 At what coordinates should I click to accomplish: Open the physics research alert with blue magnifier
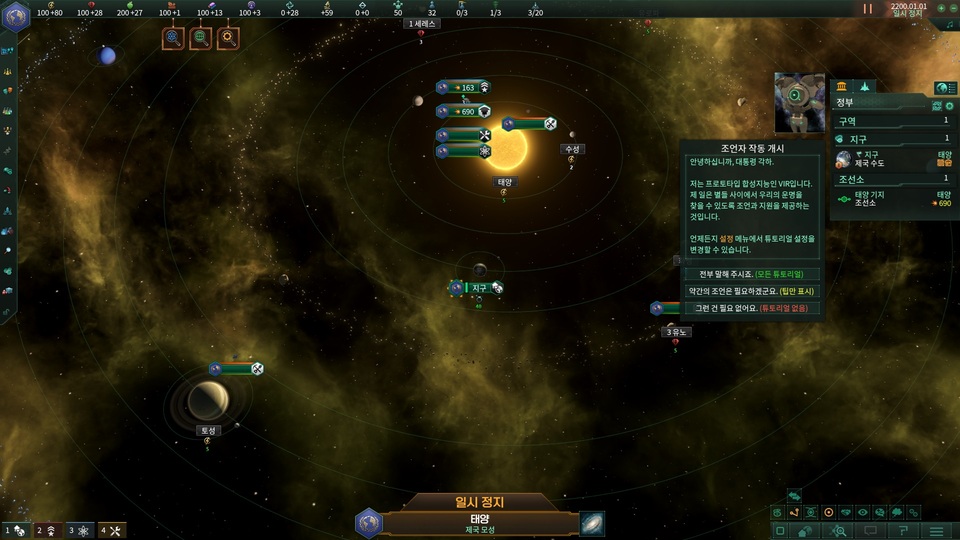coord(174,39)
